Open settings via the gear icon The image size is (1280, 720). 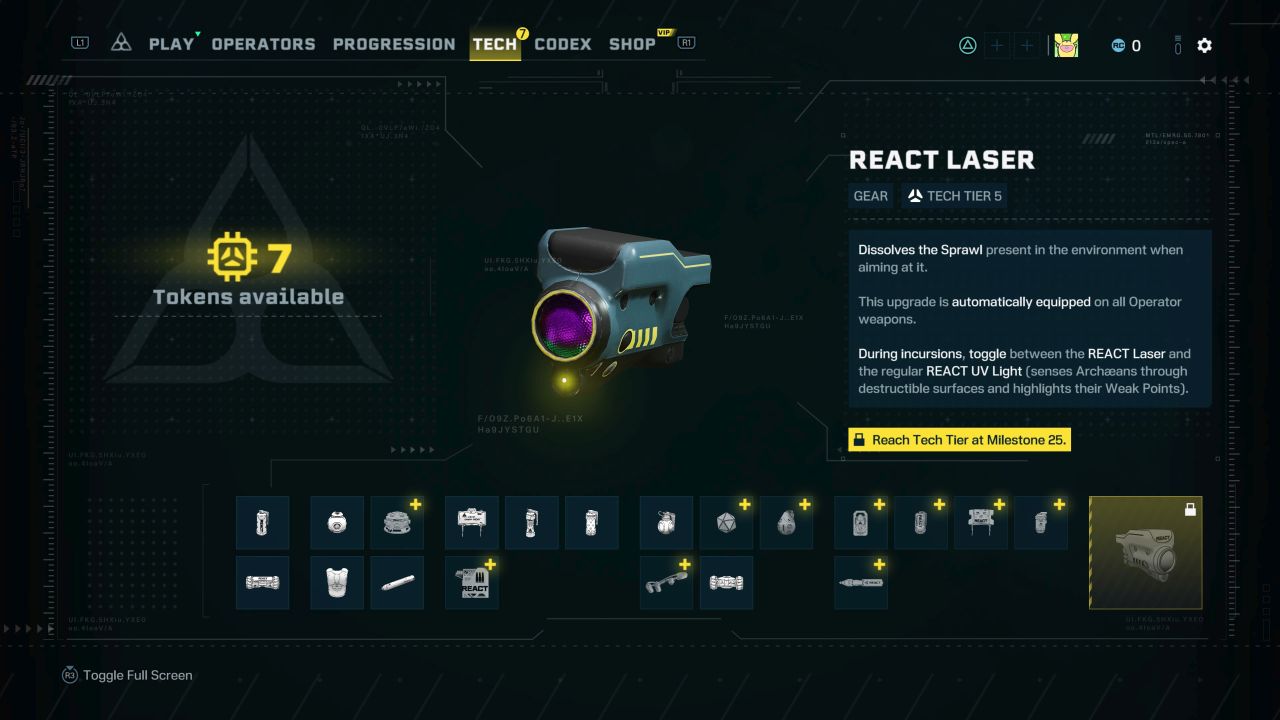click(1205, 45)
